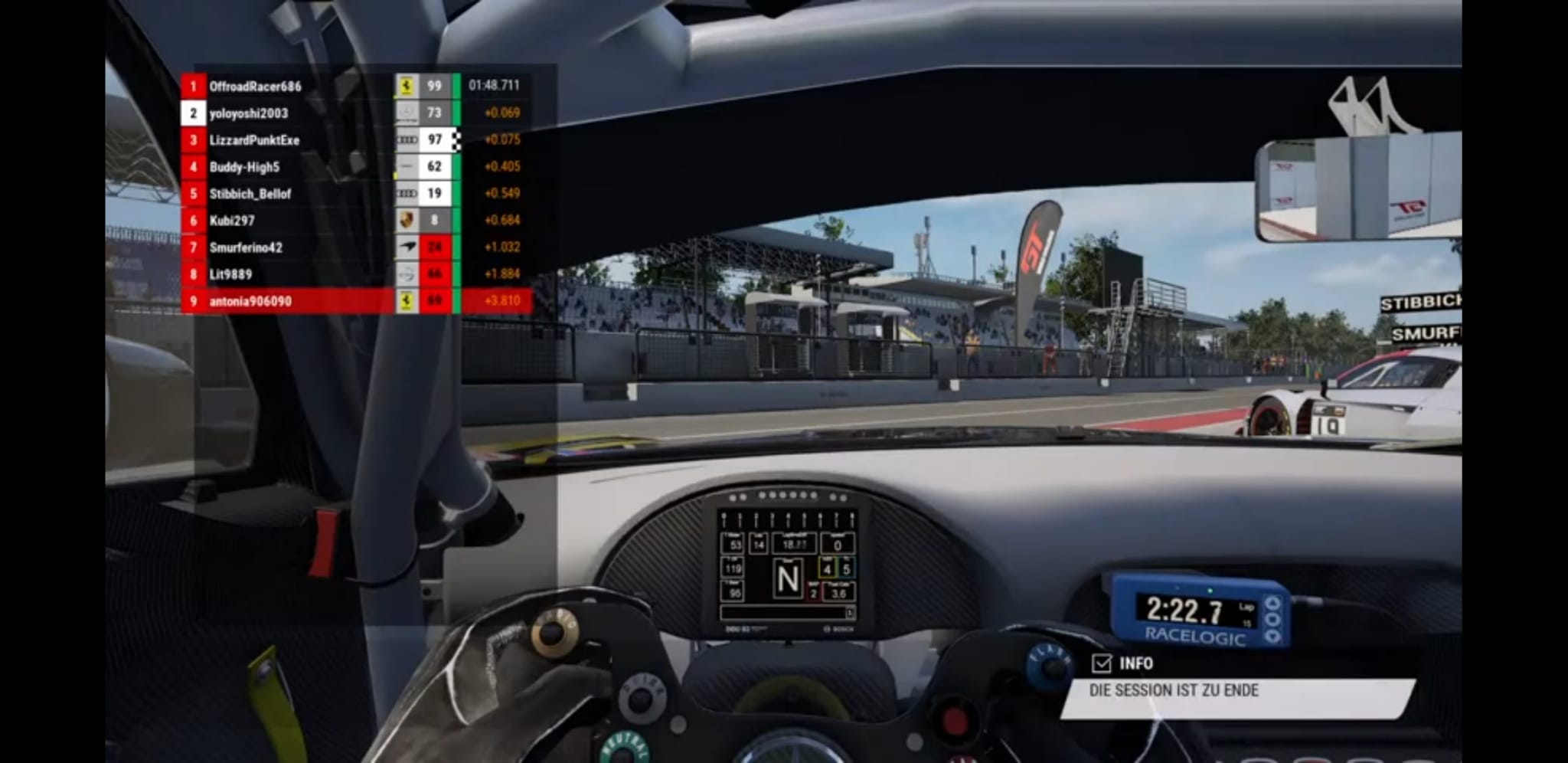Click Buddy-High5's leaderboard entry
The width and height of the screenshot is (1568, 763).
click(244, 167)
